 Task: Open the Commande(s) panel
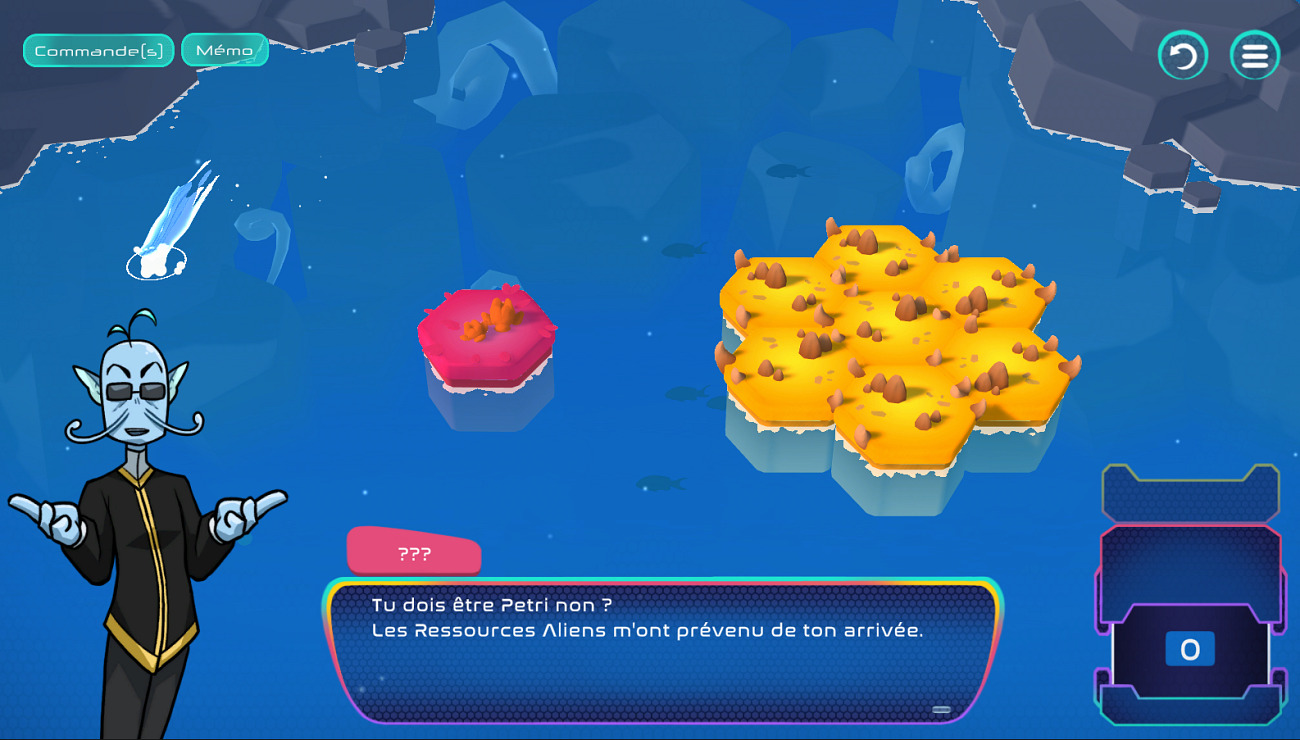[98, 51]
